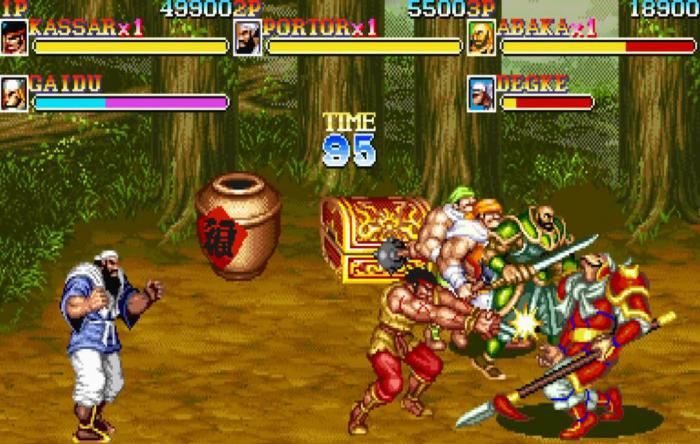The width and height of the screenshot is (700, 444).
Task: Select Portor's player two portrait
Action: (248, 37)
